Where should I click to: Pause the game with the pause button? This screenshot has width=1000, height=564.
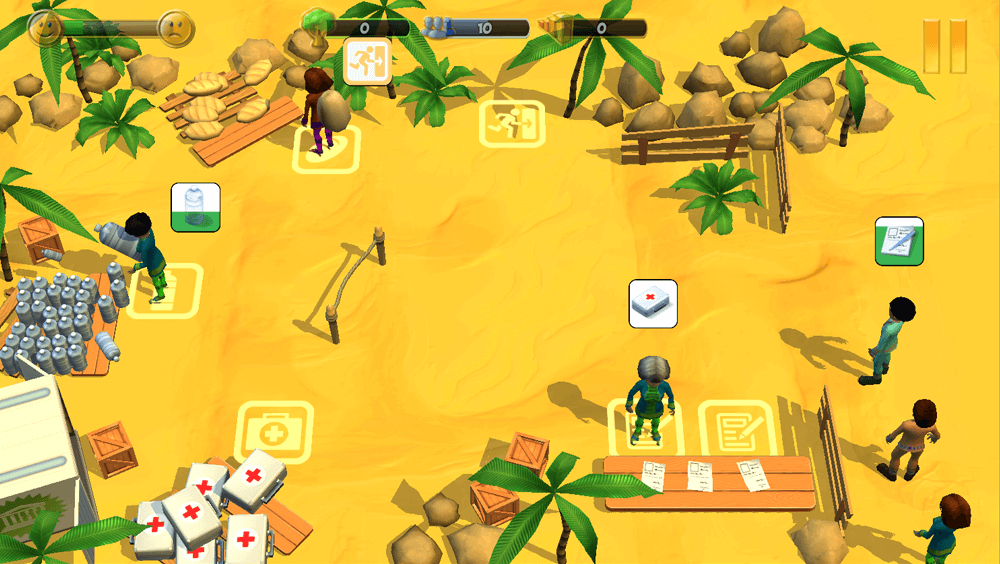tap(944, 46)
